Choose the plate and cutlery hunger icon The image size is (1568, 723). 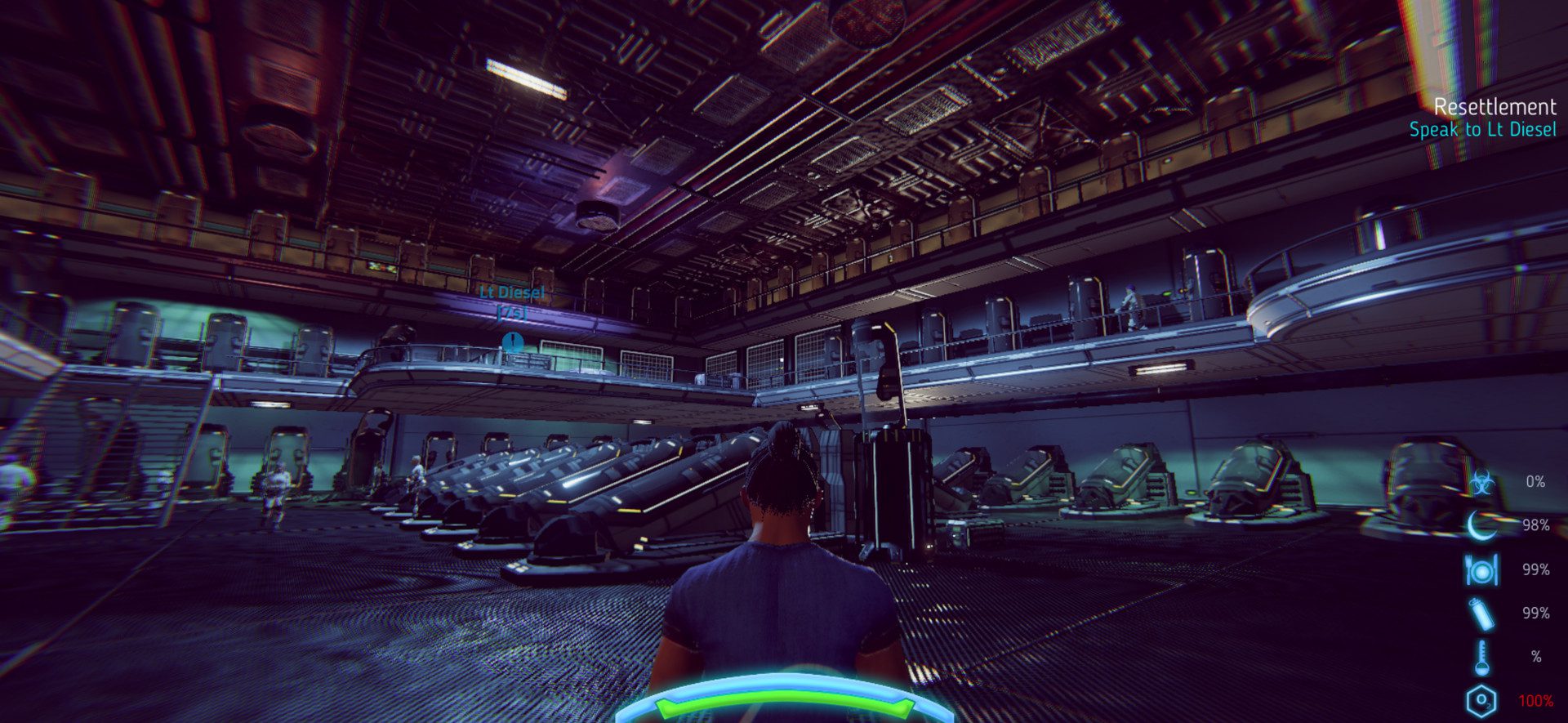tap(1481, 569)
